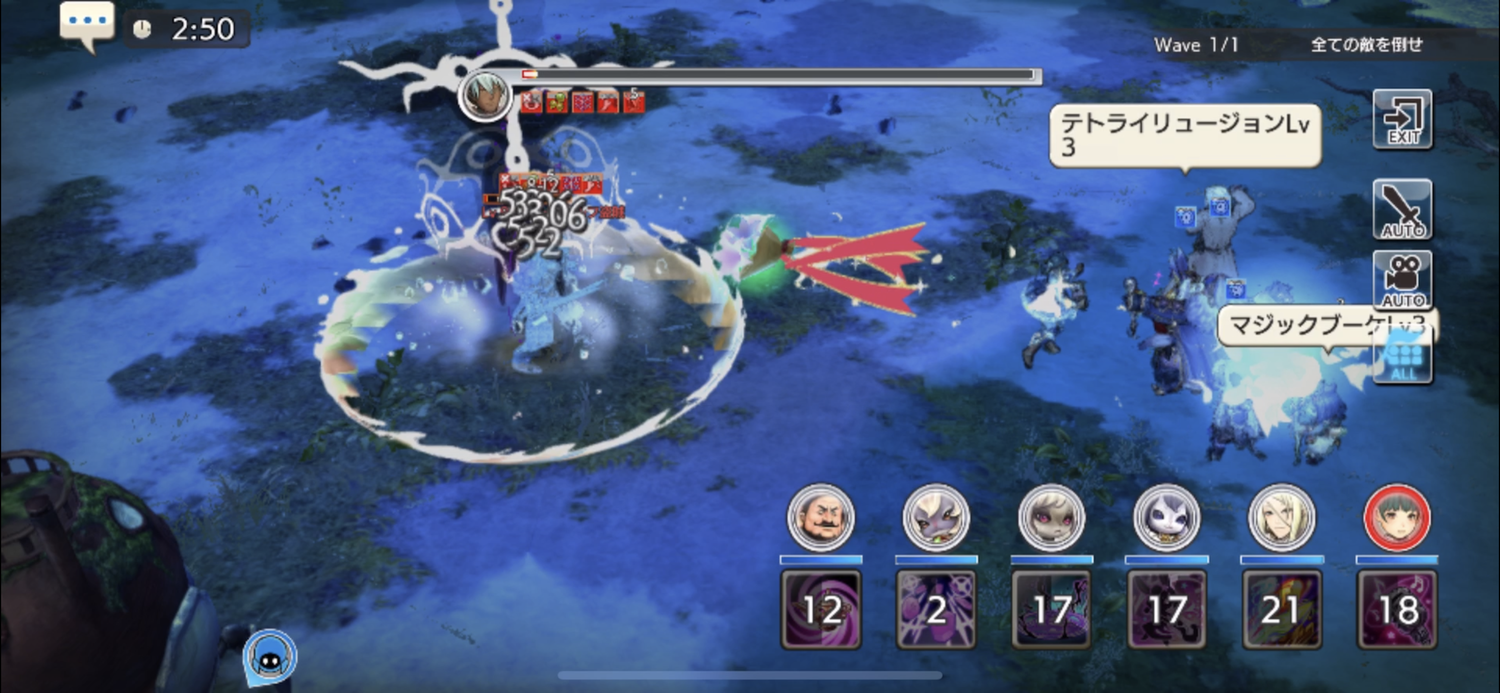Exit the battle with the EXIT button
The height and width of the screenshot is (693, 1500).
coord(1402,119)
